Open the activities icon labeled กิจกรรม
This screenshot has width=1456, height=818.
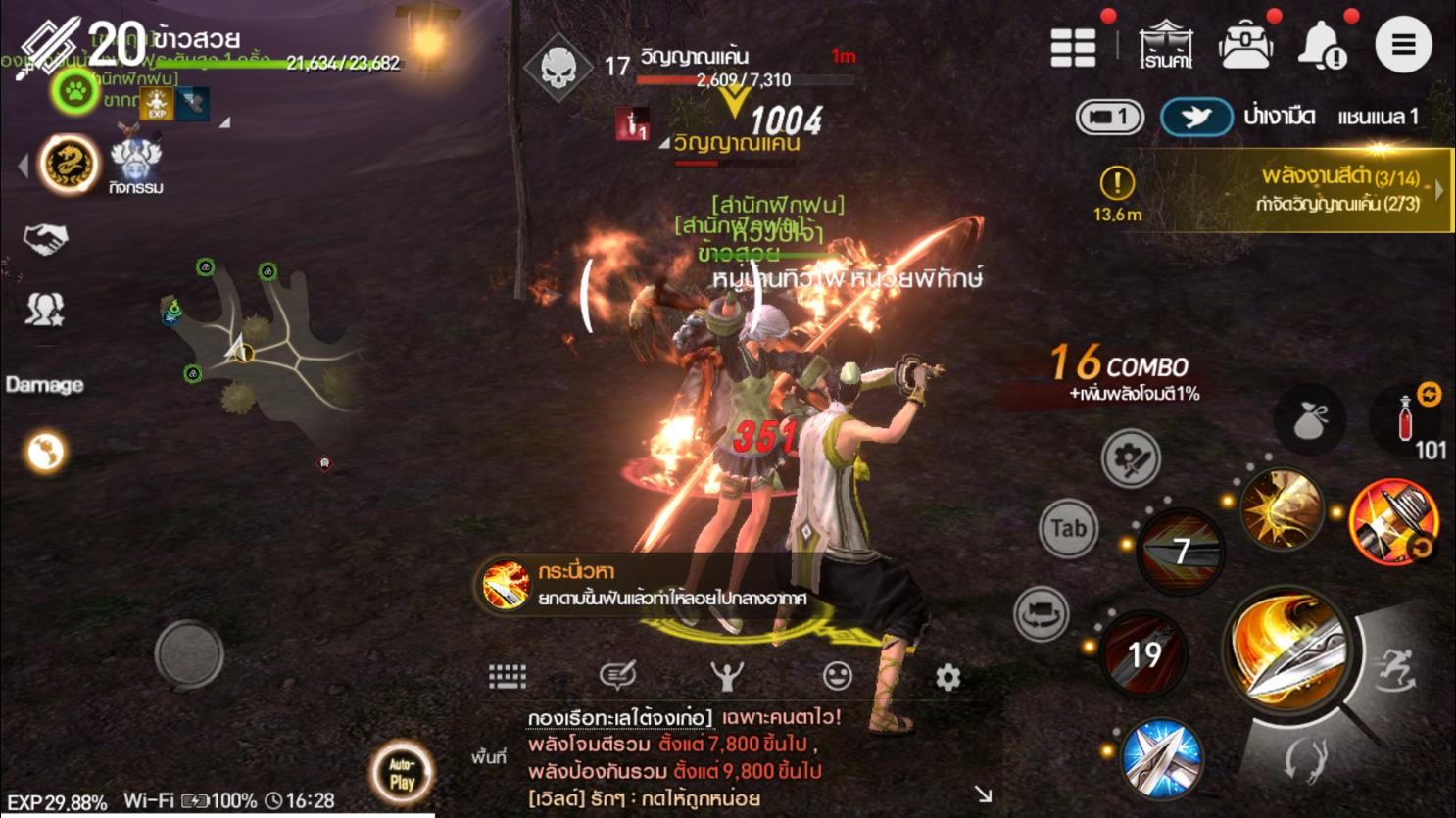135,165
